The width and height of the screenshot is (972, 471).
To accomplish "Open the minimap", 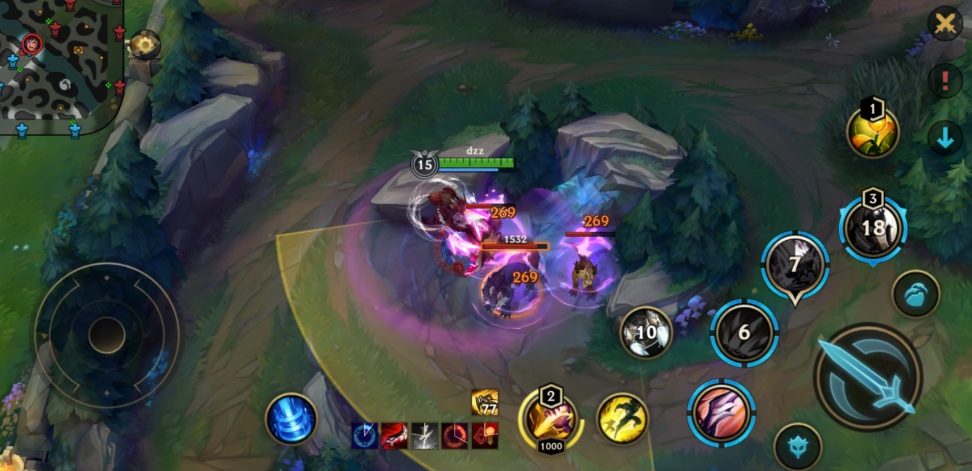I will click(60, 66).
